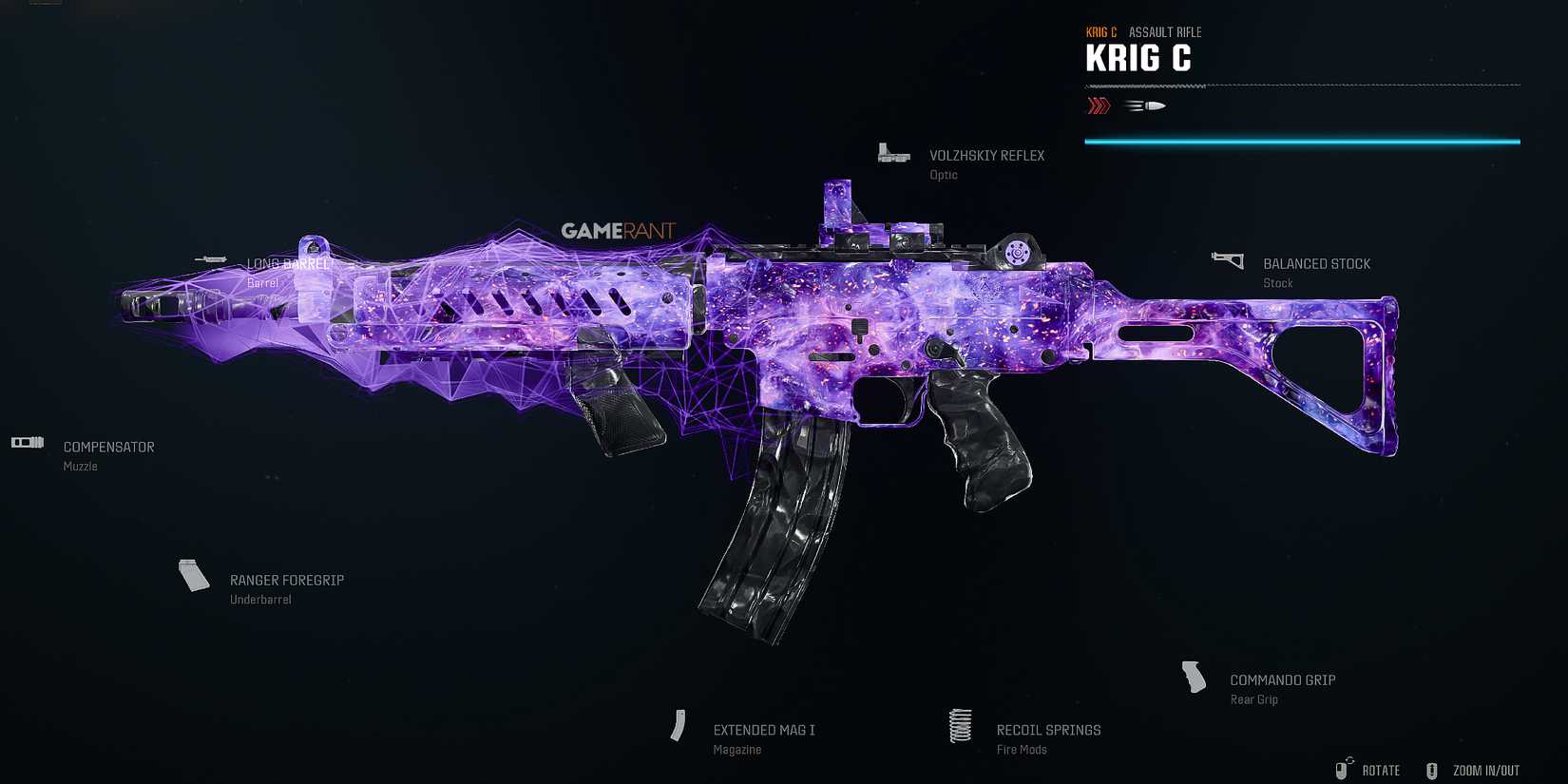1568x784 pixels.
Task: Select the Balanced Stock attachment icon
Action: click(x=1228, y=259)
